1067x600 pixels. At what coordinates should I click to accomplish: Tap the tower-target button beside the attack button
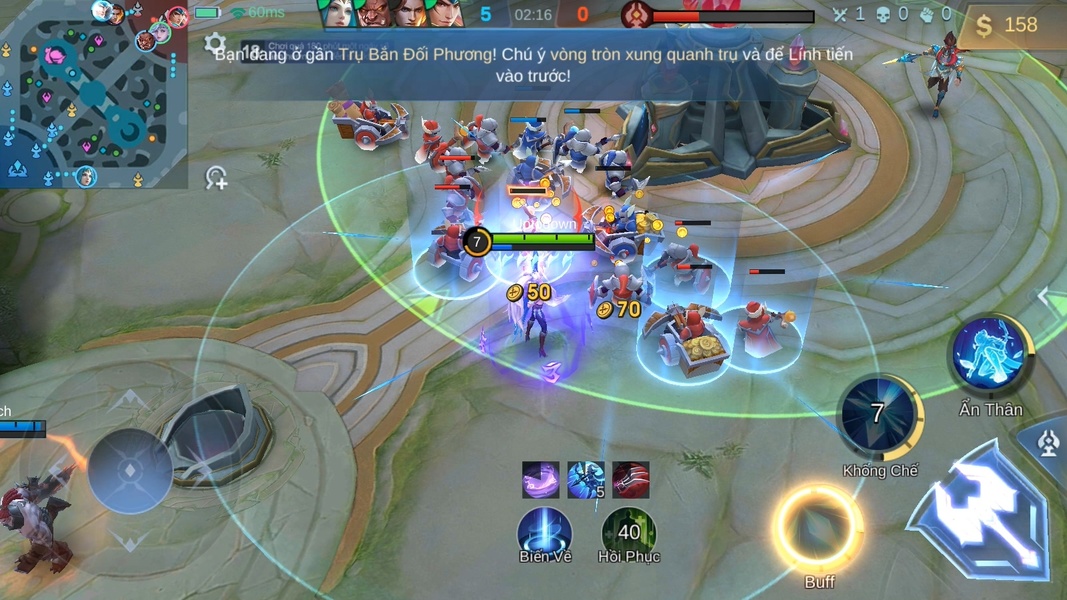1047,443
